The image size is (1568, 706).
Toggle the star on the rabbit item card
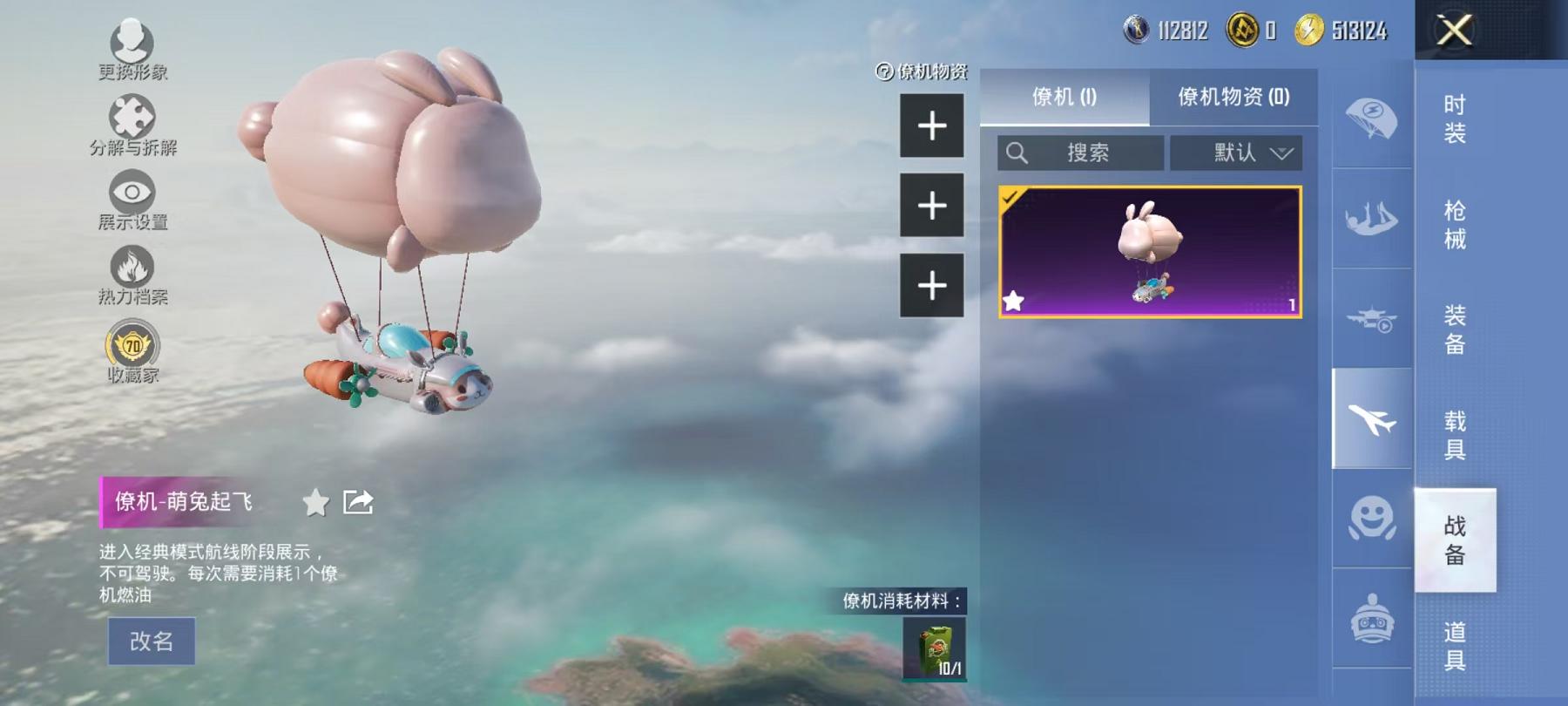[1015, 302]
